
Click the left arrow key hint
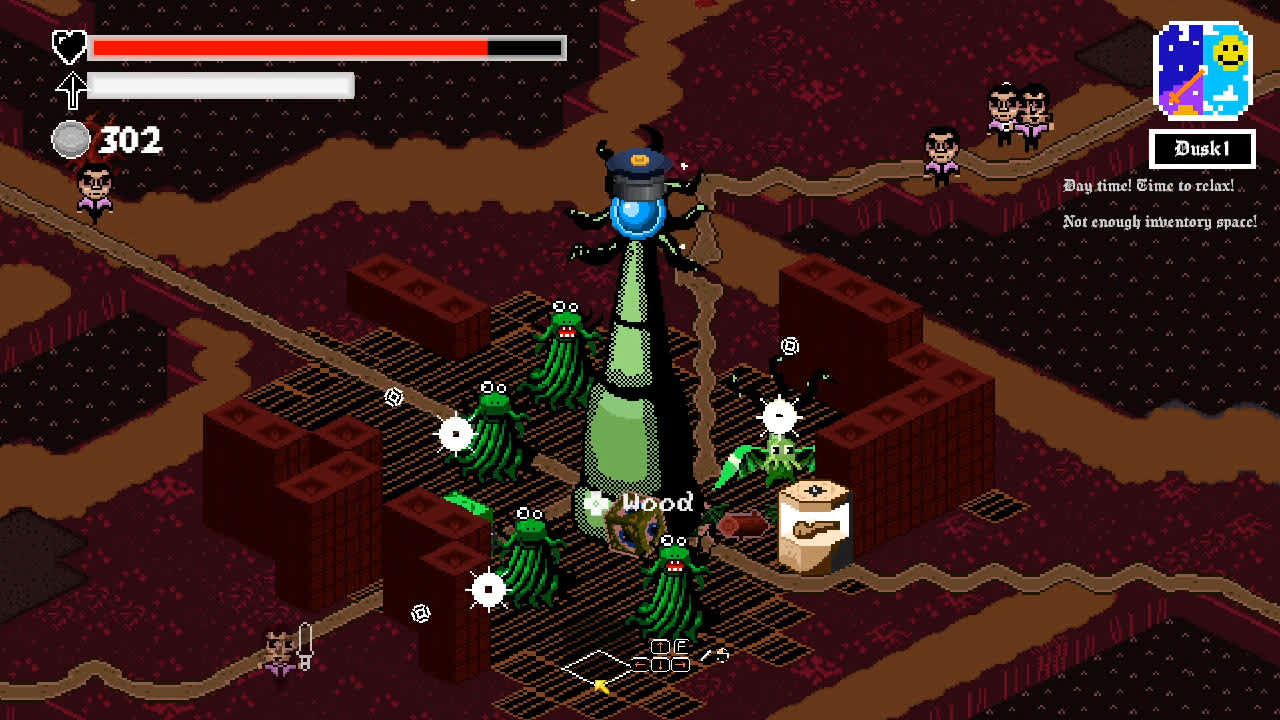tap(638, 665)
